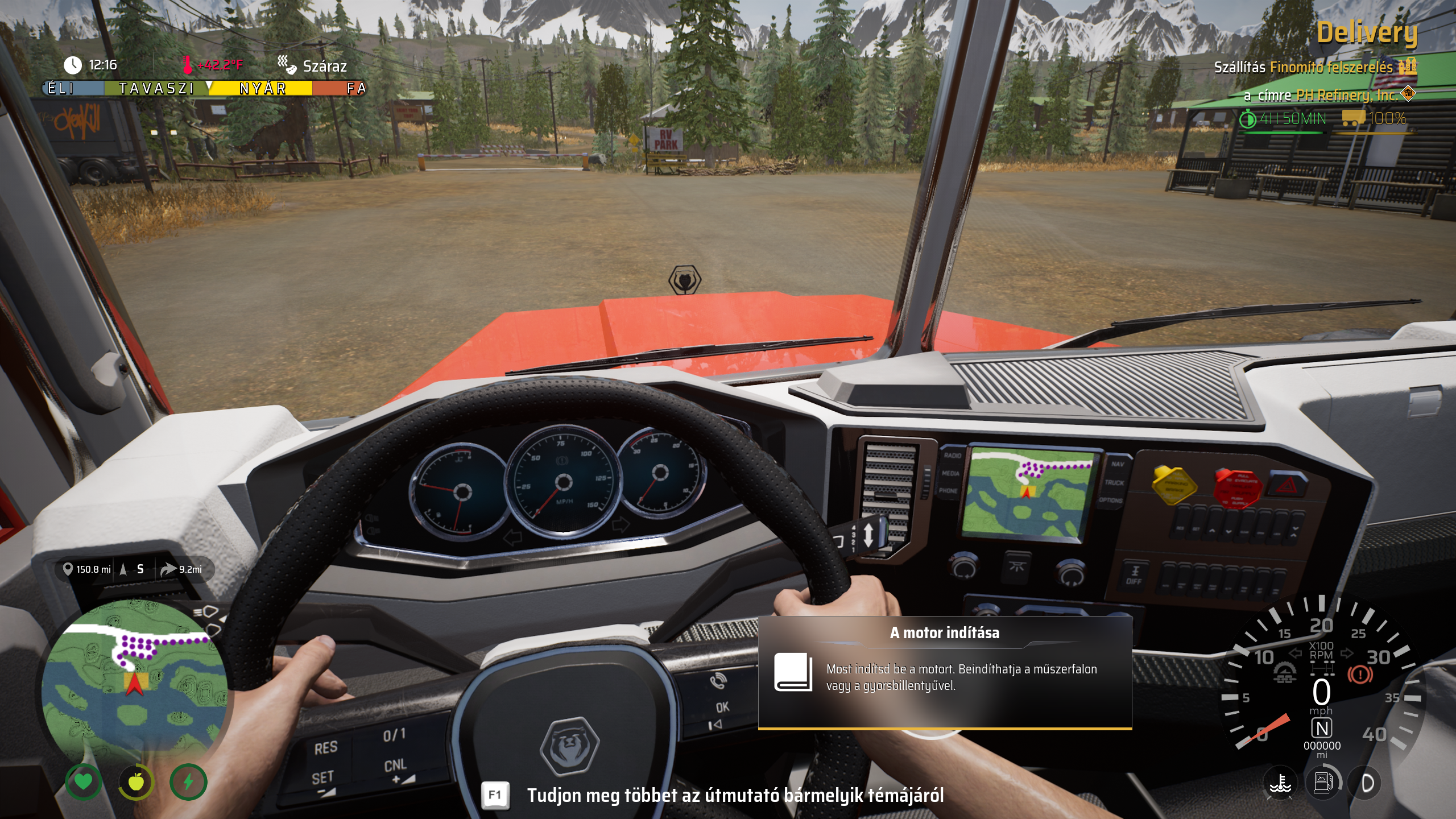Click the engine coolant temperature icon
This screenshot has width=1456, height=819.
click(x=1280, y=783)
